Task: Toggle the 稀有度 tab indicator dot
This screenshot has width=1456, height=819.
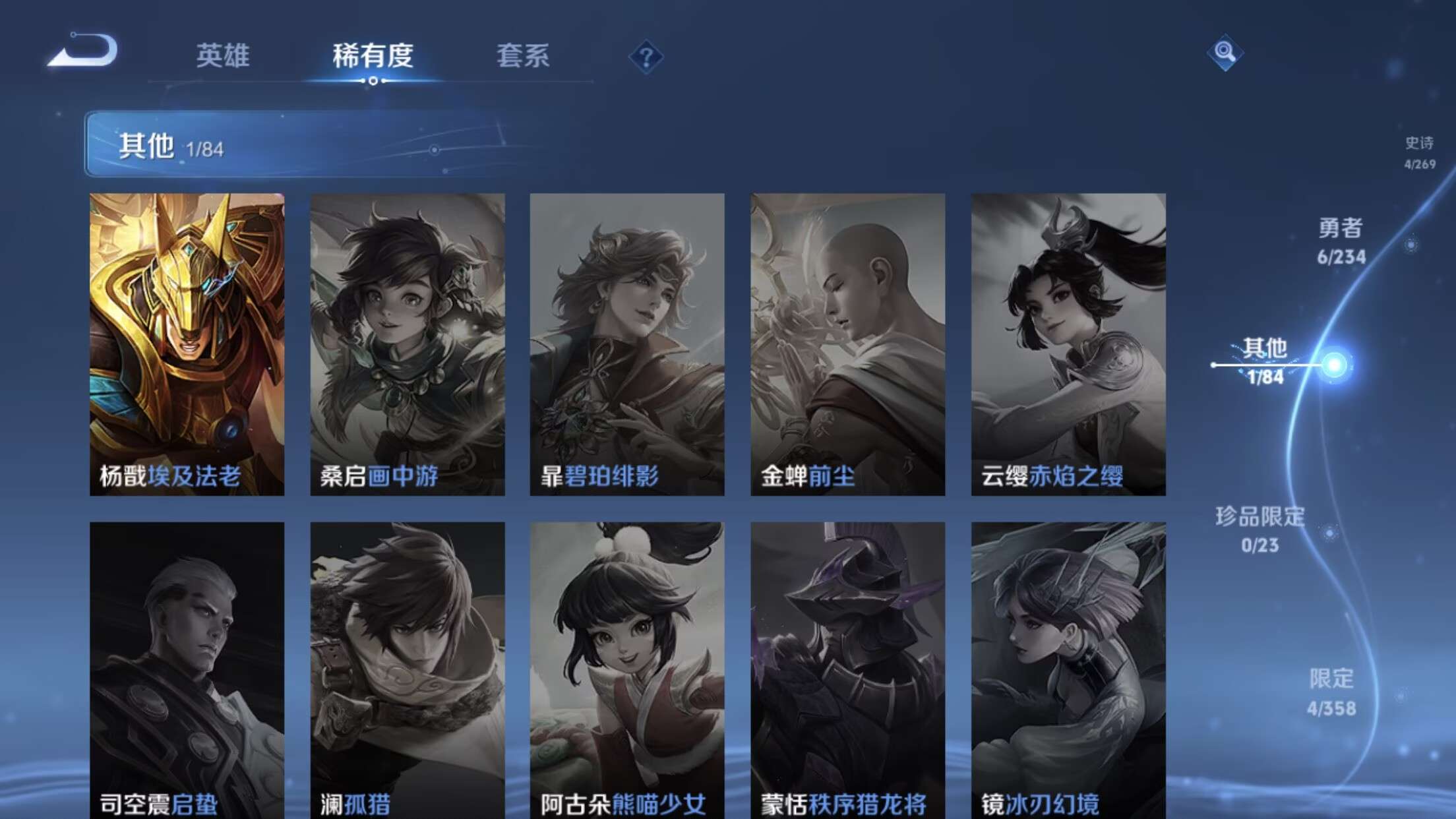Action: 373,81
